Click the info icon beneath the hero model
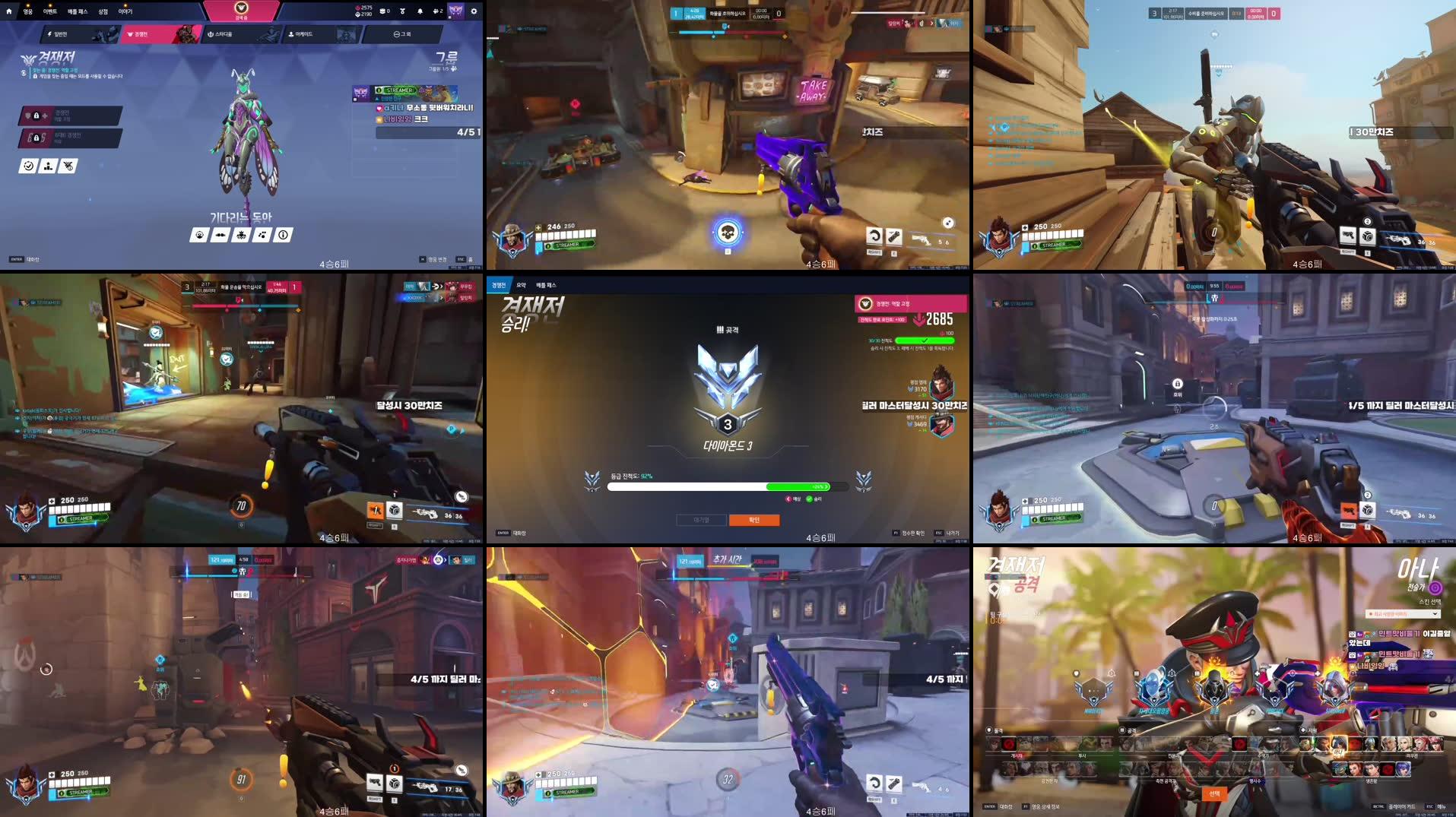The width and height of the screenshot is (1456, 817). (283, 235)
